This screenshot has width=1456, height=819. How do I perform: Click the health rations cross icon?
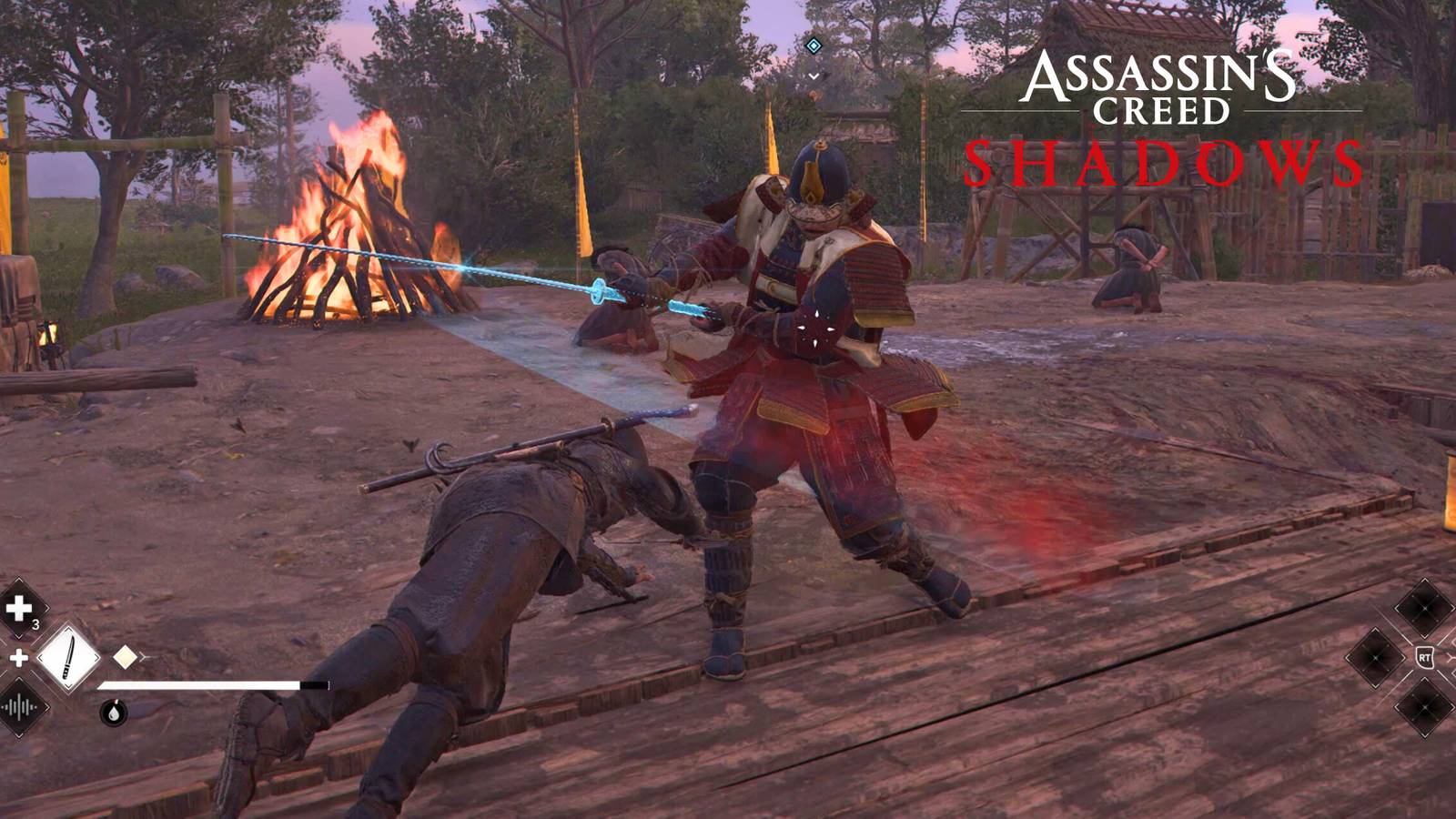tap(16, 608)
